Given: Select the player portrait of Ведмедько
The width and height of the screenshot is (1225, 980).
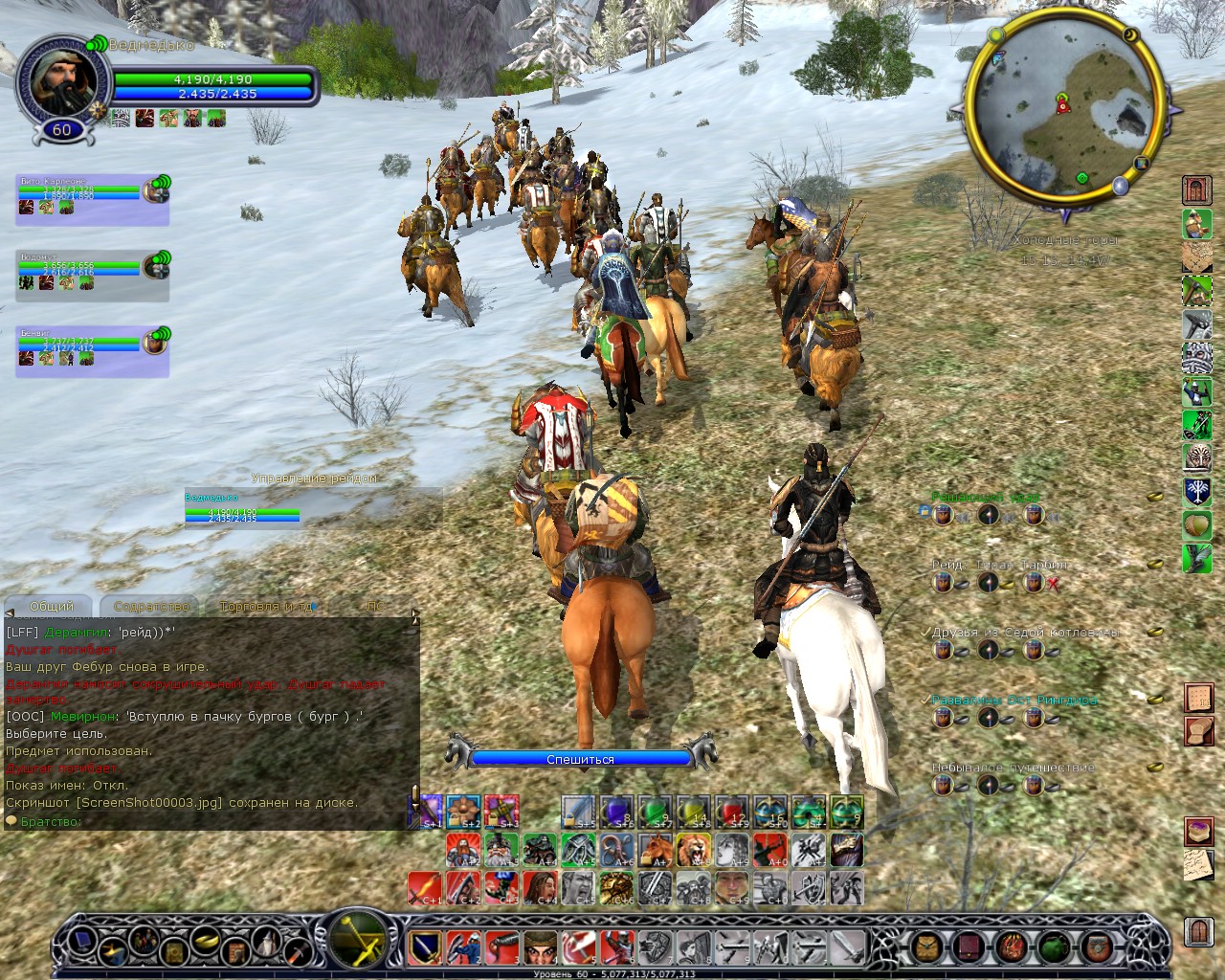Looking at the screenshot, I should coord(61,79).
